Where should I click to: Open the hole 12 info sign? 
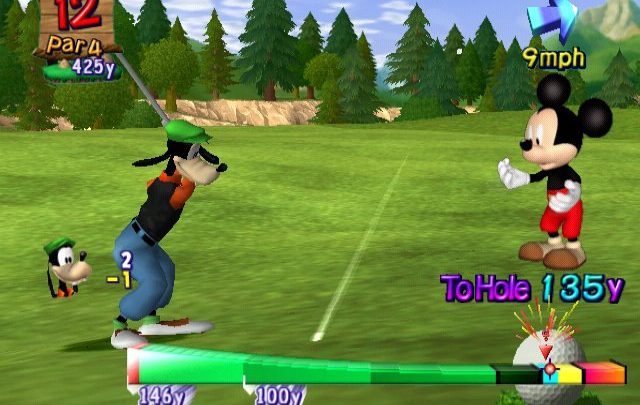(78, 38)
